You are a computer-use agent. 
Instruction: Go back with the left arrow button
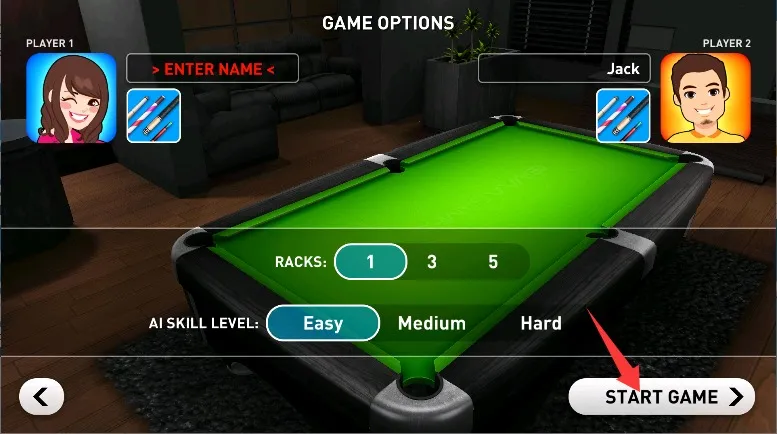point(42,397)
